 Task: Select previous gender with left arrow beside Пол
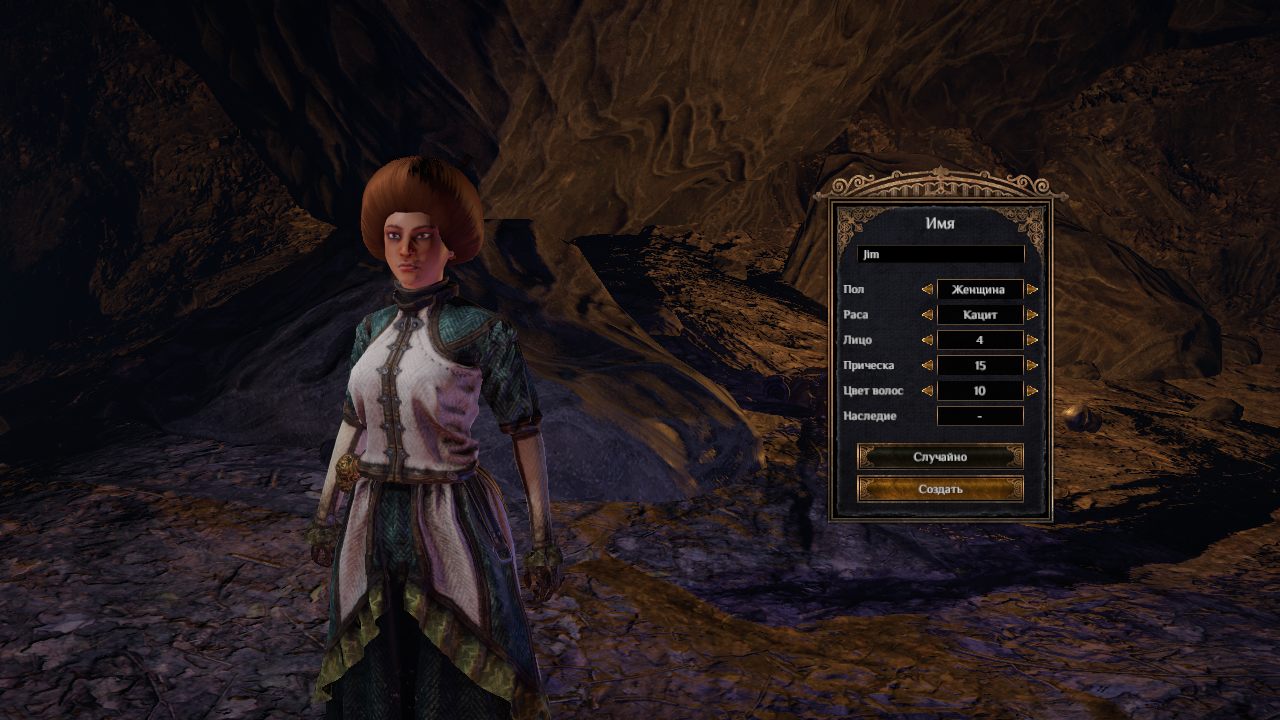[x=927, y=290]
